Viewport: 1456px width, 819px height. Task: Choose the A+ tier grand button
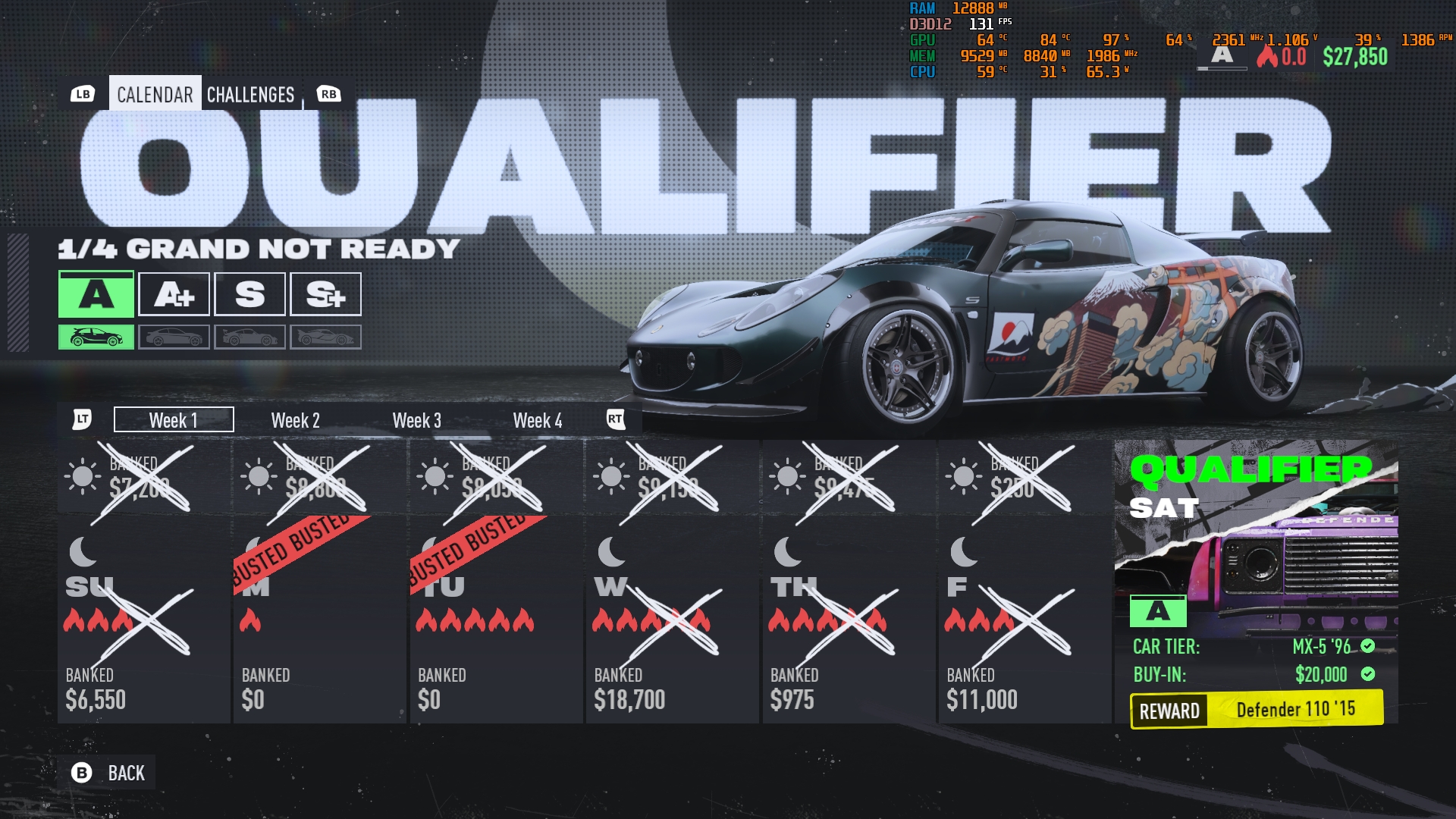pos(174,294)
